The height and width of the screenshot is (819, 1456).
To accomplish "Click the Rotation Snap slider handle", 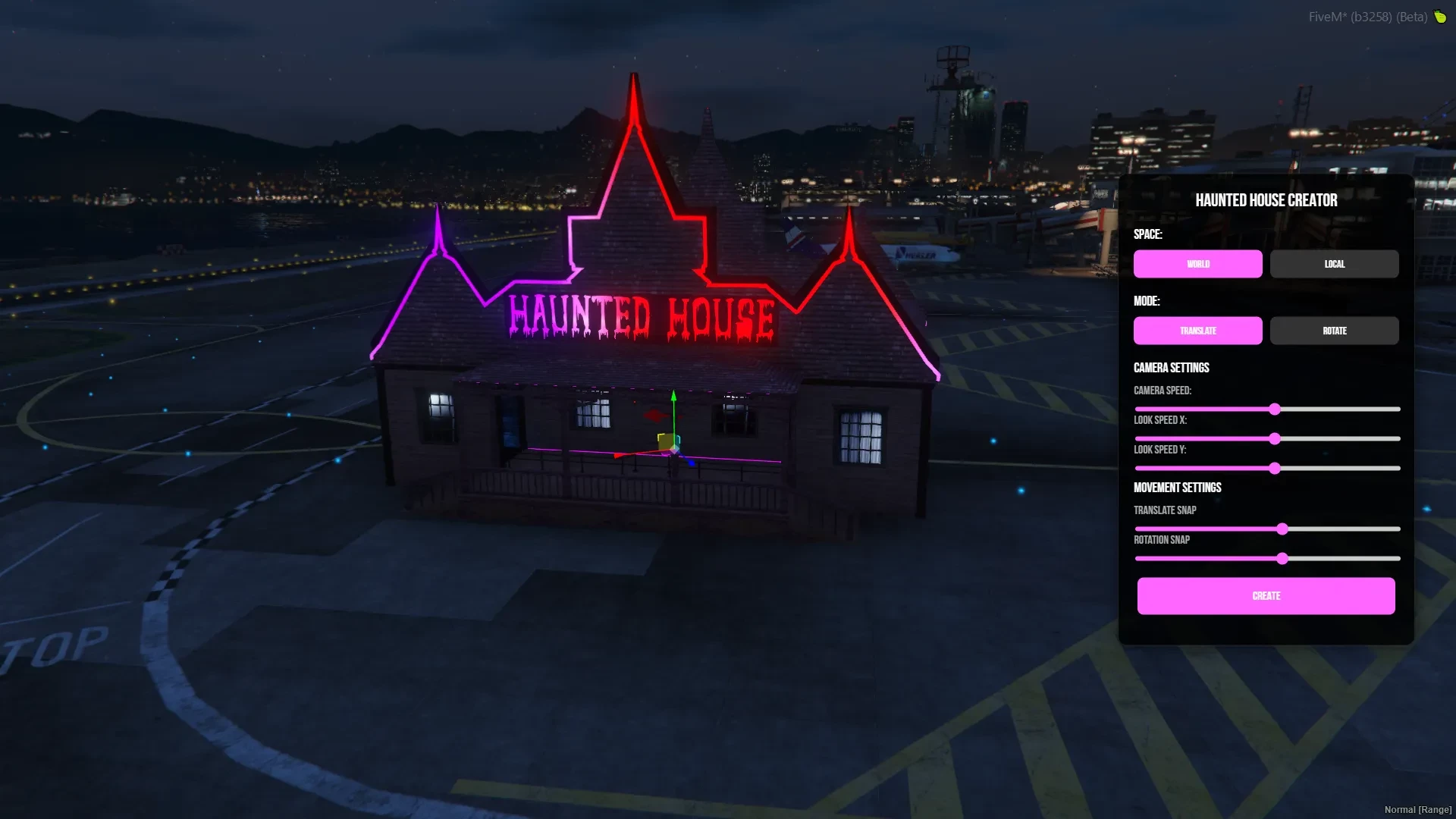I will pyautogui.click(x=1282, y=559).
